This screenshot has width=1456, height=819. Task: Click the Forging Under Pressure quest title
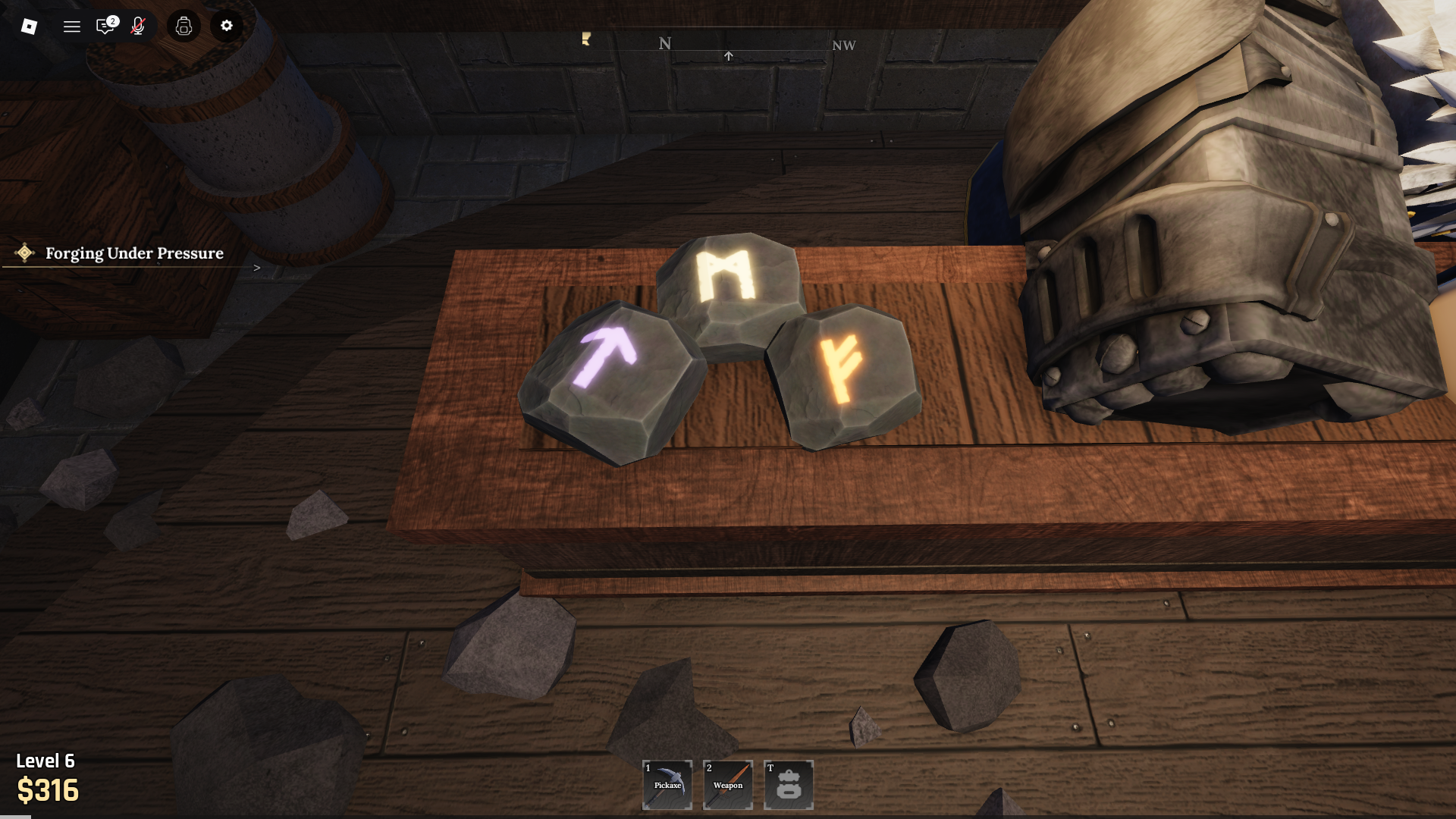pos(134,254)
